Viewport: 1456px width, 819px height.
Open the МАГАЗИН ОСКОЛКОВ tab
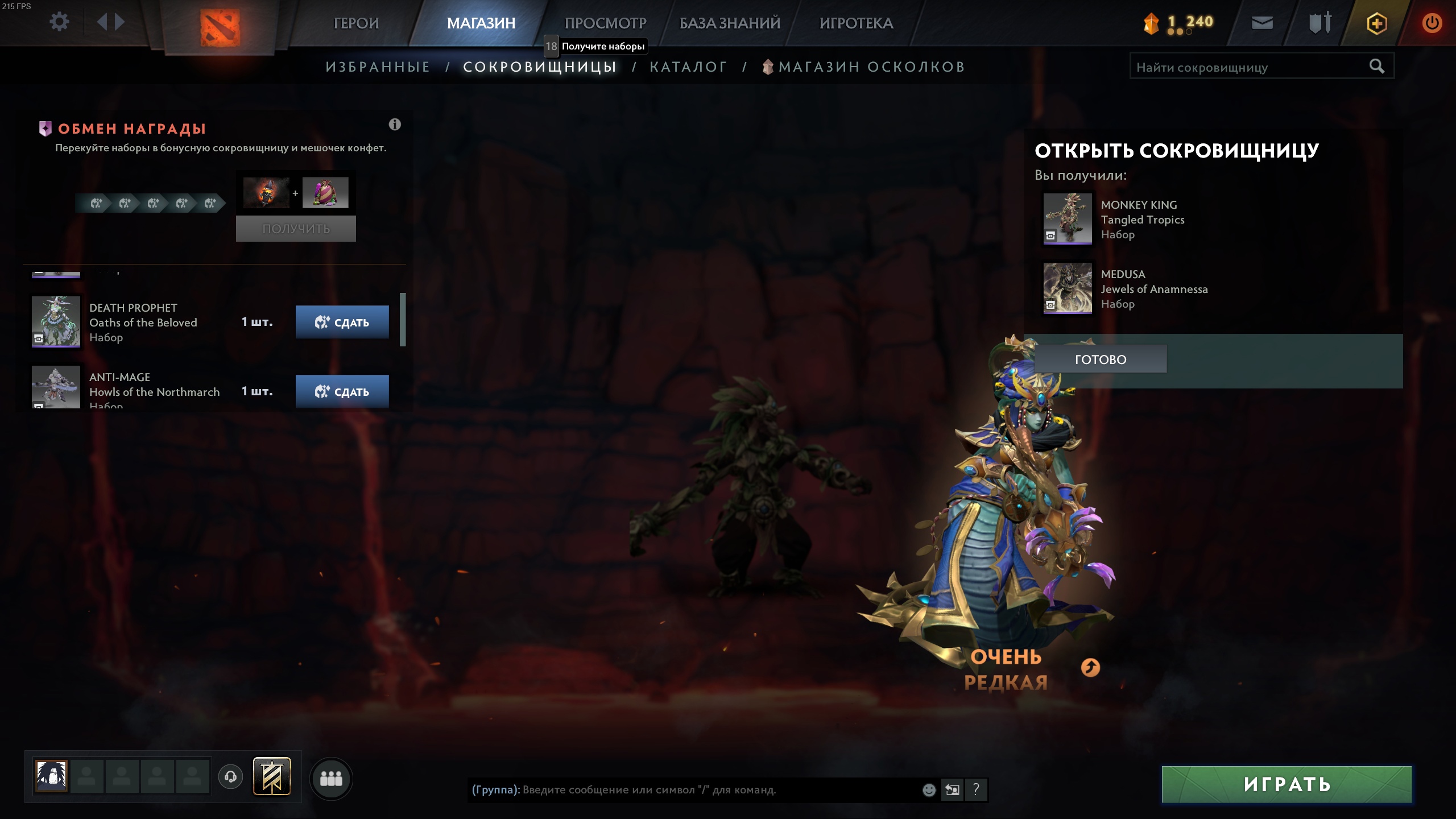coord(870,66)
